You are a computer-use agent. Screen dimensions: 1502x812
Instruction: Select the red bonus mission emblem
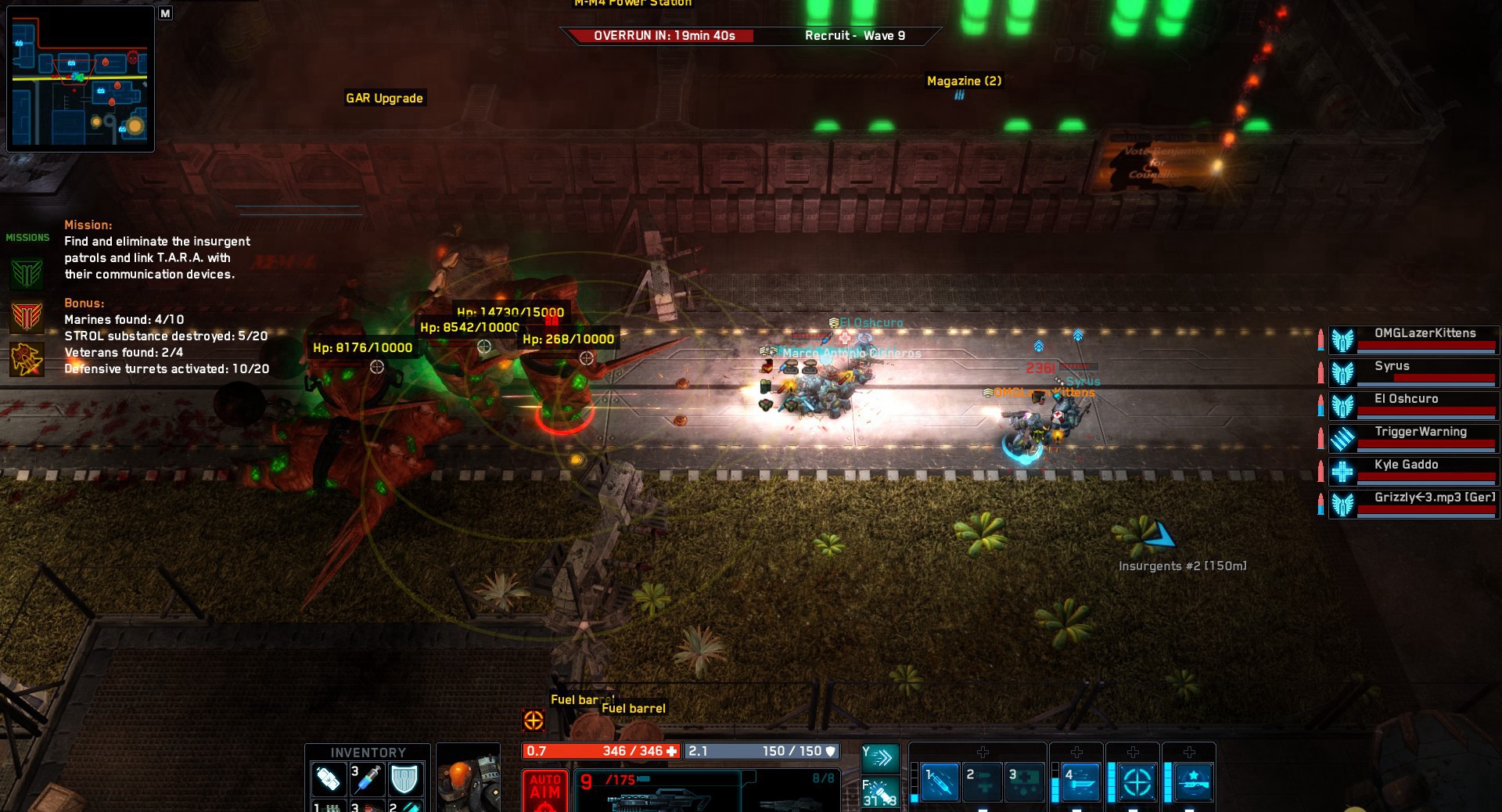coord(27,317)
